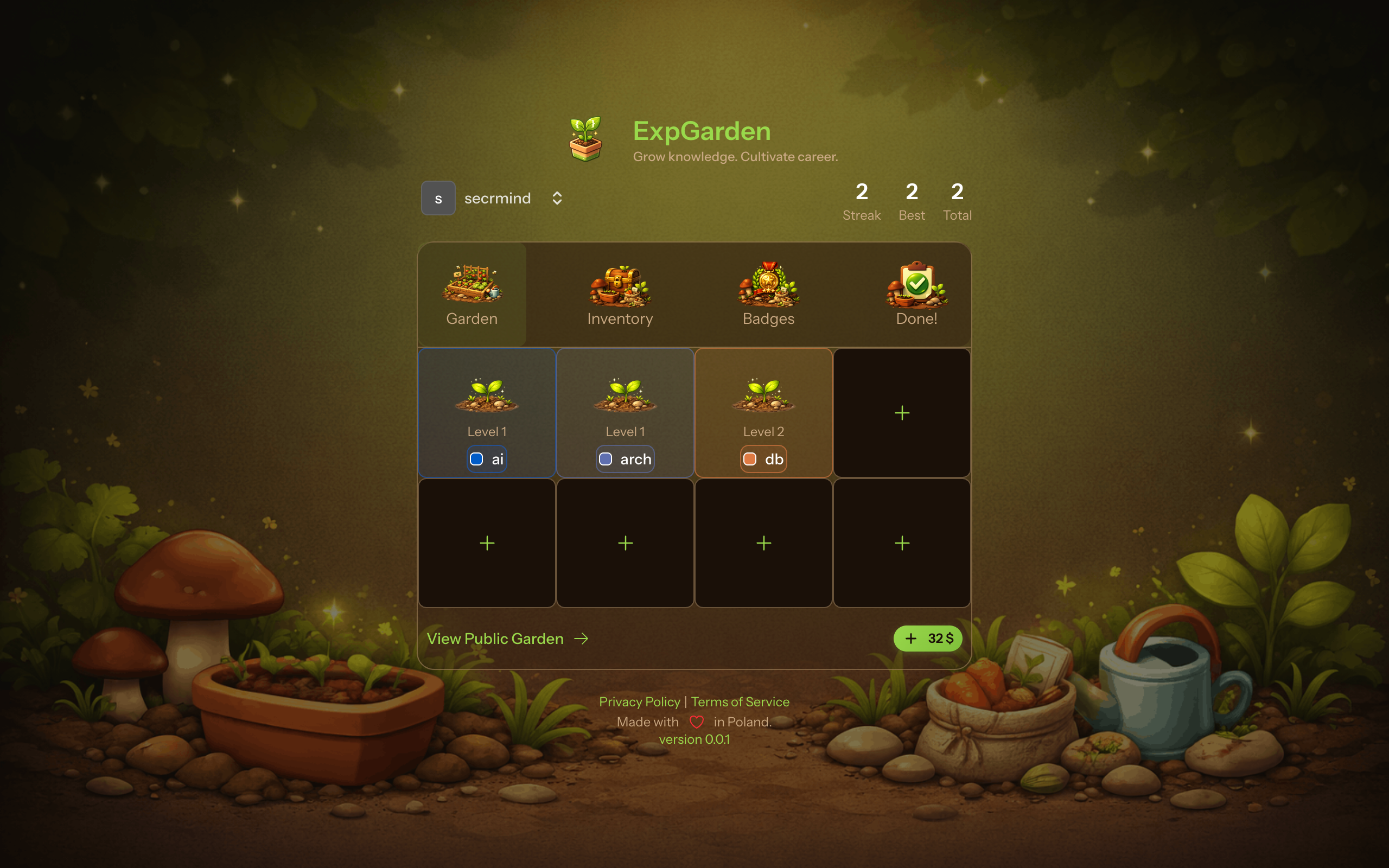Click the Terms of Service text

tap(740, 701)
